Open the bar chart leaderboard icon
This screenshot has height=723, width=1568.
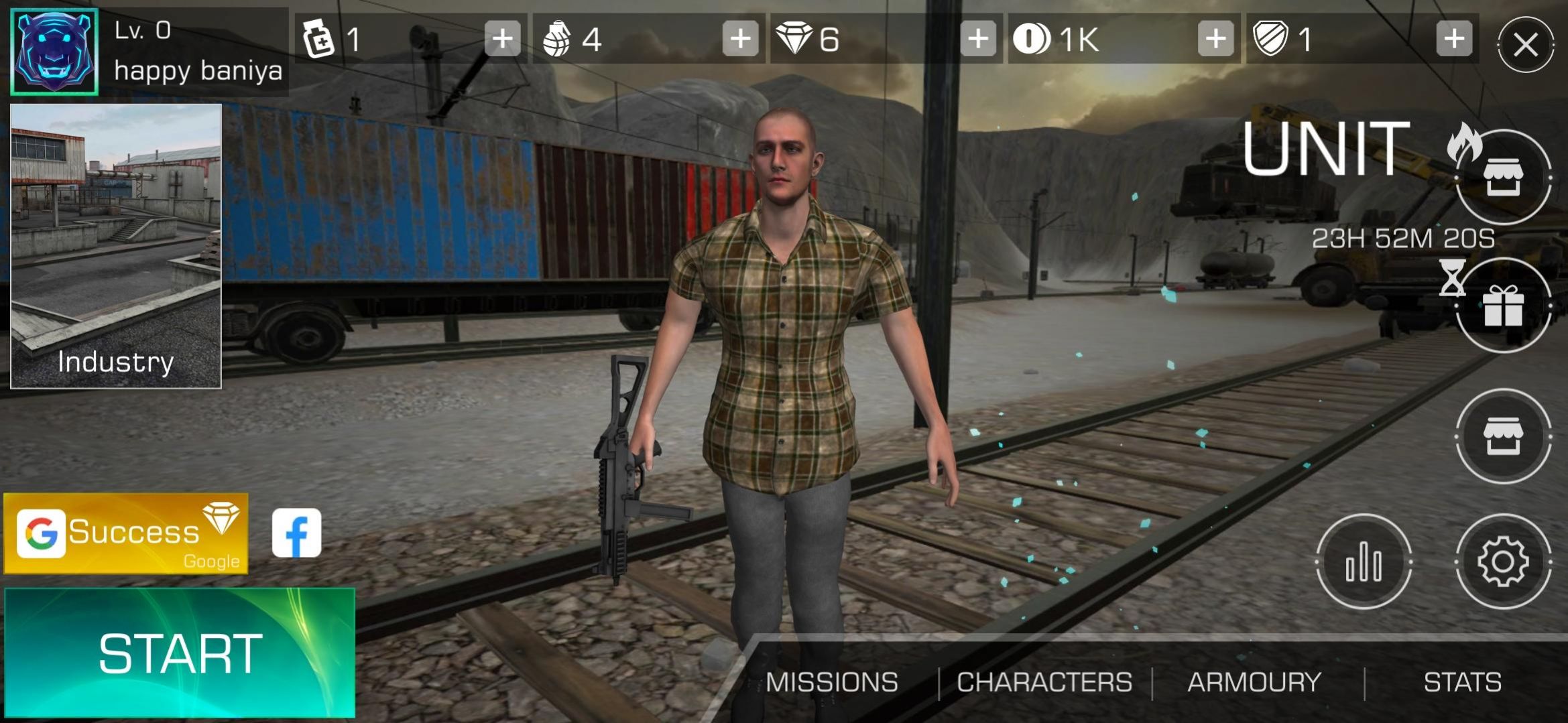pyautogui.click(x=1364, y=562)
